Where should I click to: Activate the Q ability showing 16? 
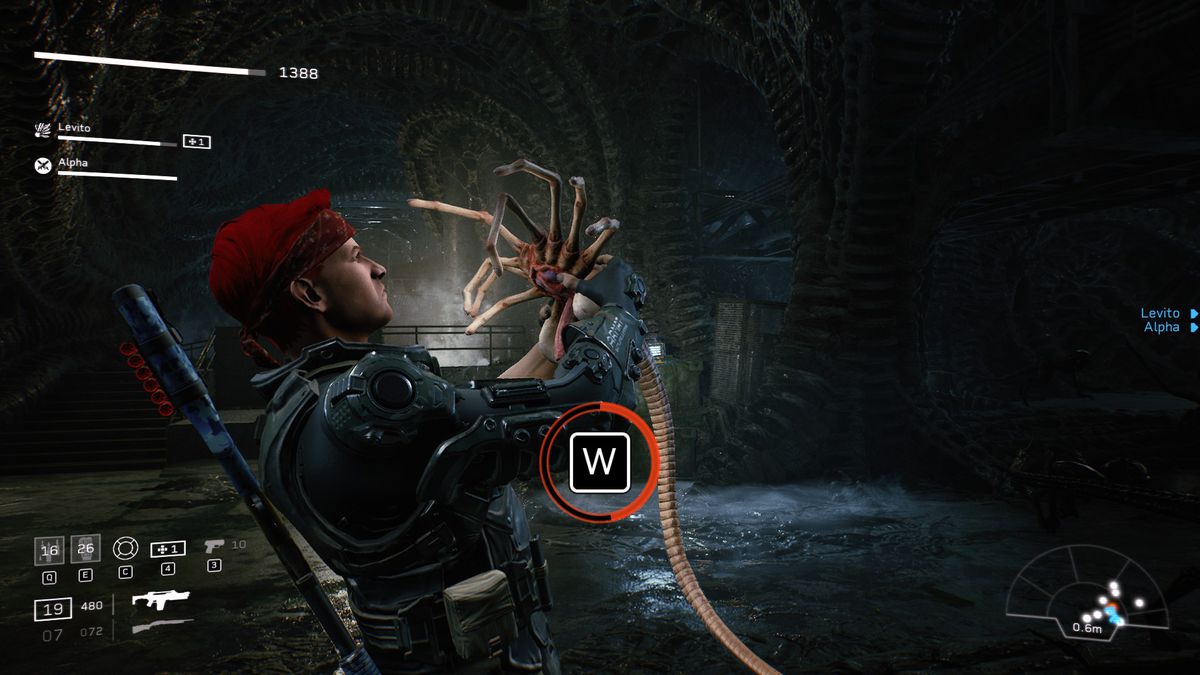coord(49,550)
